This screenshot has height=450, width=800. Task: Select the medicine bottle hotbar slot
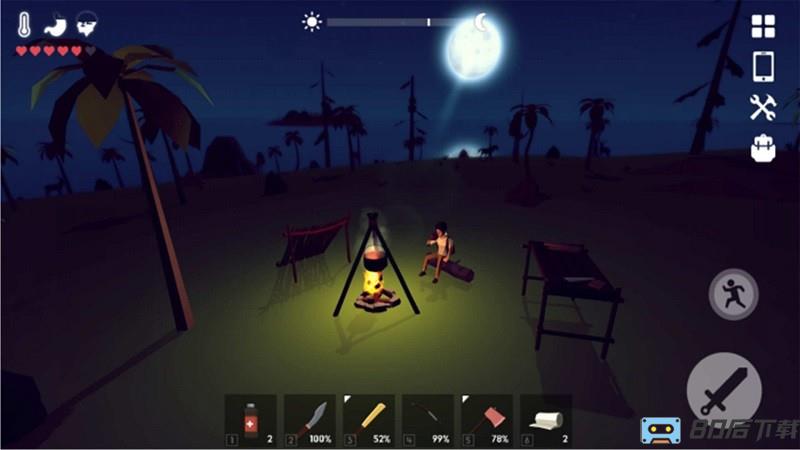pyautogui.click(x=250, y=419)
